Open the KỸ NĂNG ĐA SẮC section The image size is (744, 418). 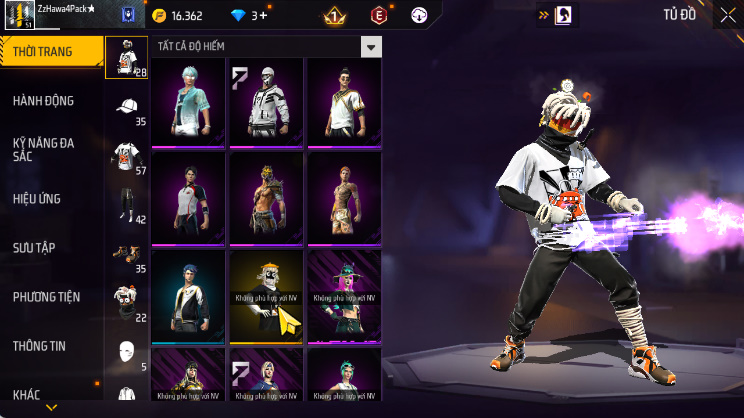pos(45,150)
